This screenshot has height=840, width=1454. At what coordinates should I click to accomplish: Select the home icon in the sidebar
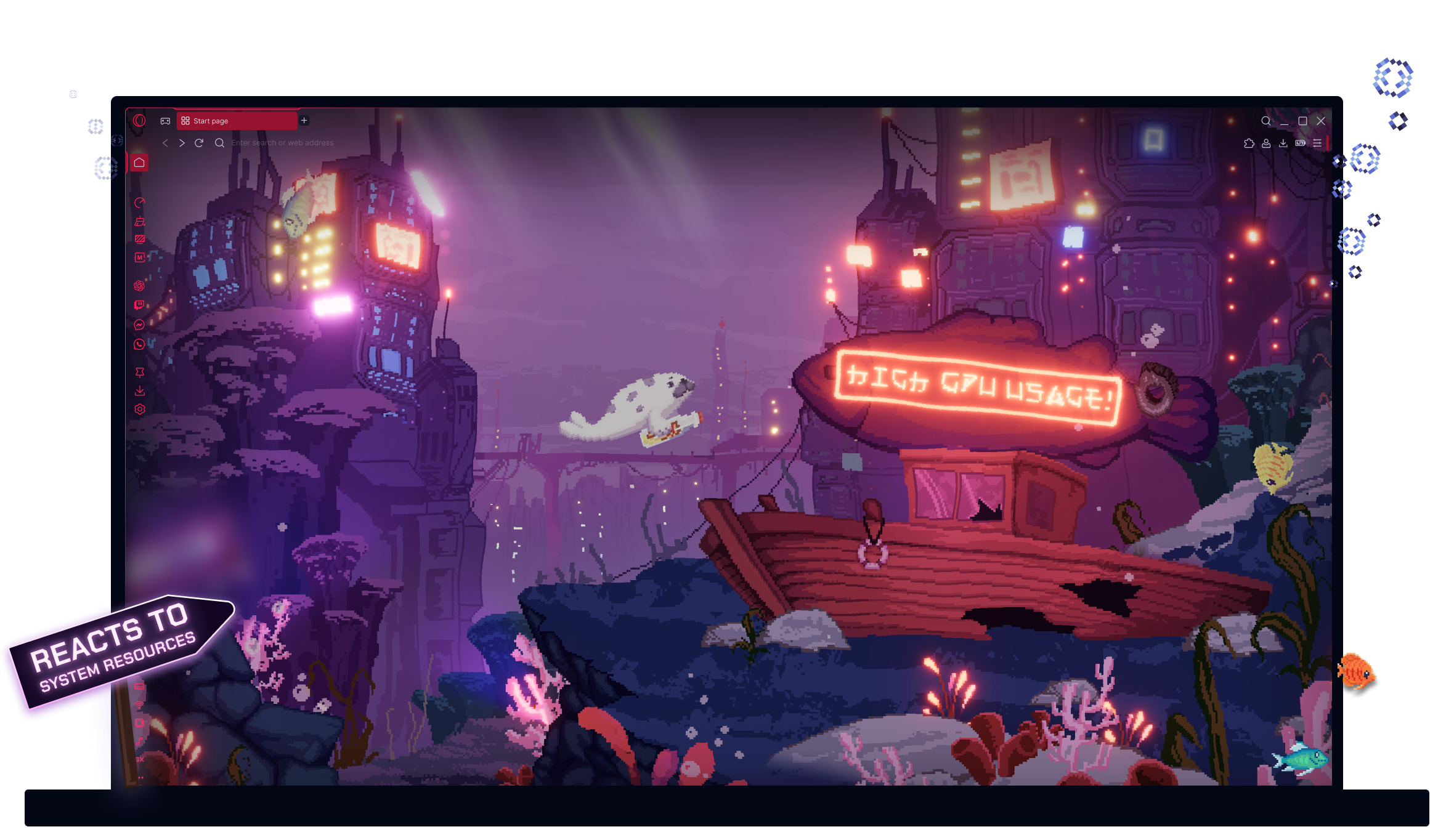coord(139,163)
